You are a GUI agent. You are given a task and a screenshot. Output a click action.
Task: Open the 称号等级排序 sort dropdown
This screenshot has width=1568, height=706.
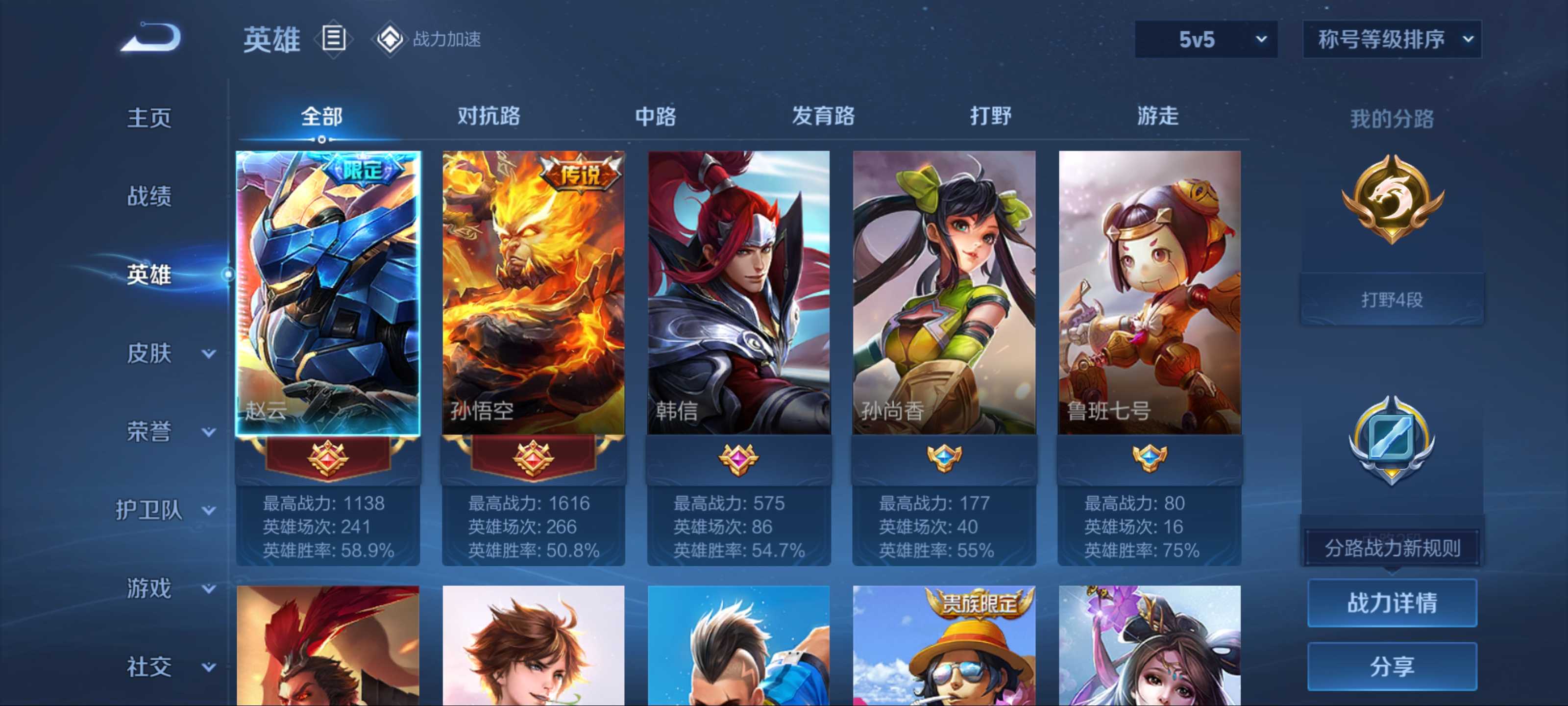1392,40
